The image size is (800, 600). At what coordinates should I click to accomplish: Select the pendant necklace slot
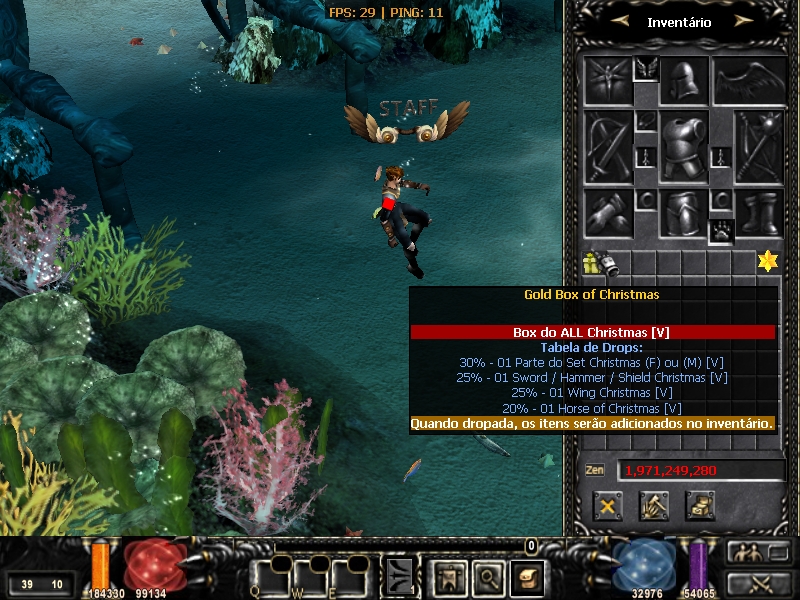(x=645, y=120)
